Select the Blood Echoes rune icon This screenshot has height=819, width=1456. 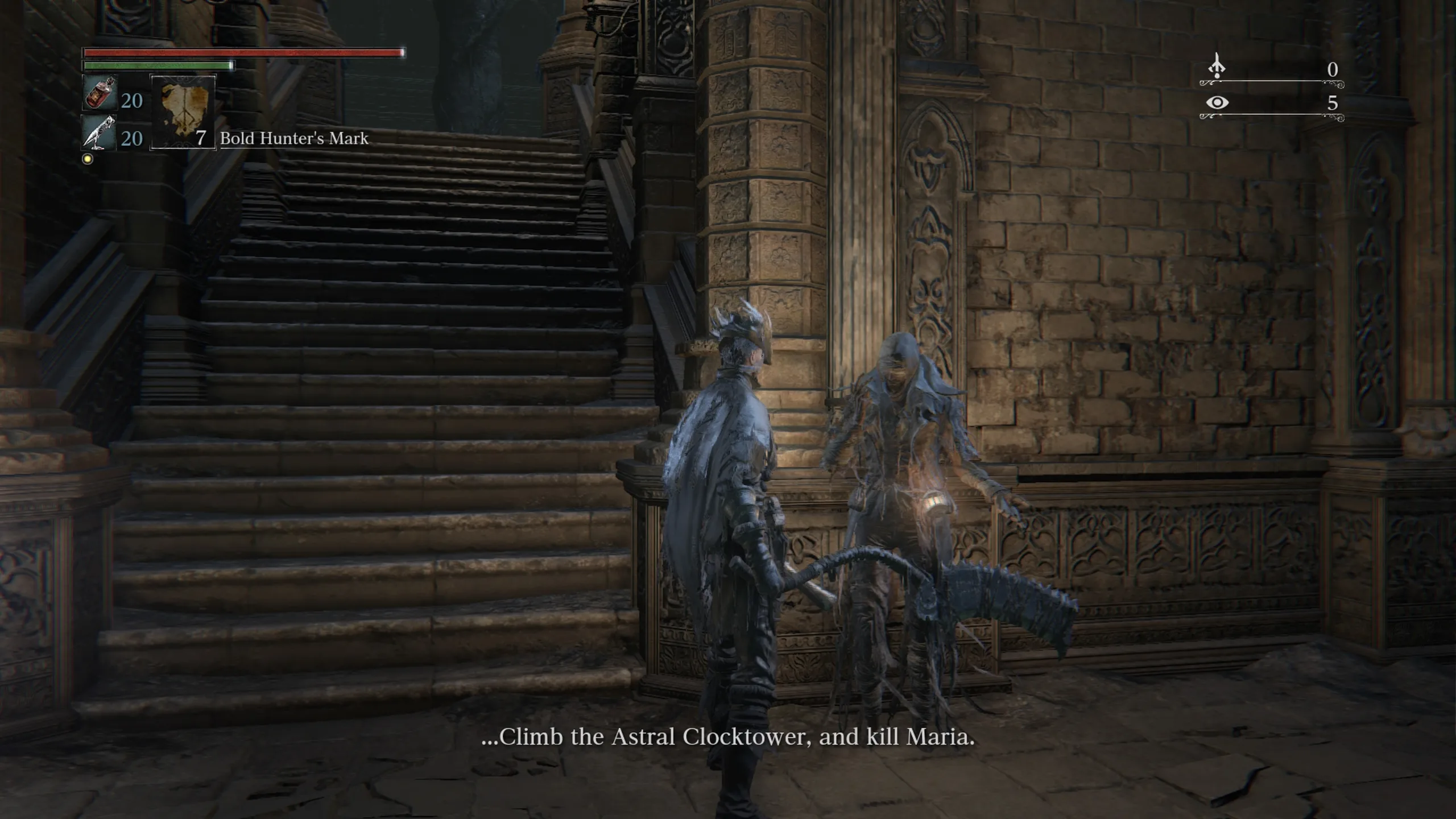1217,67
